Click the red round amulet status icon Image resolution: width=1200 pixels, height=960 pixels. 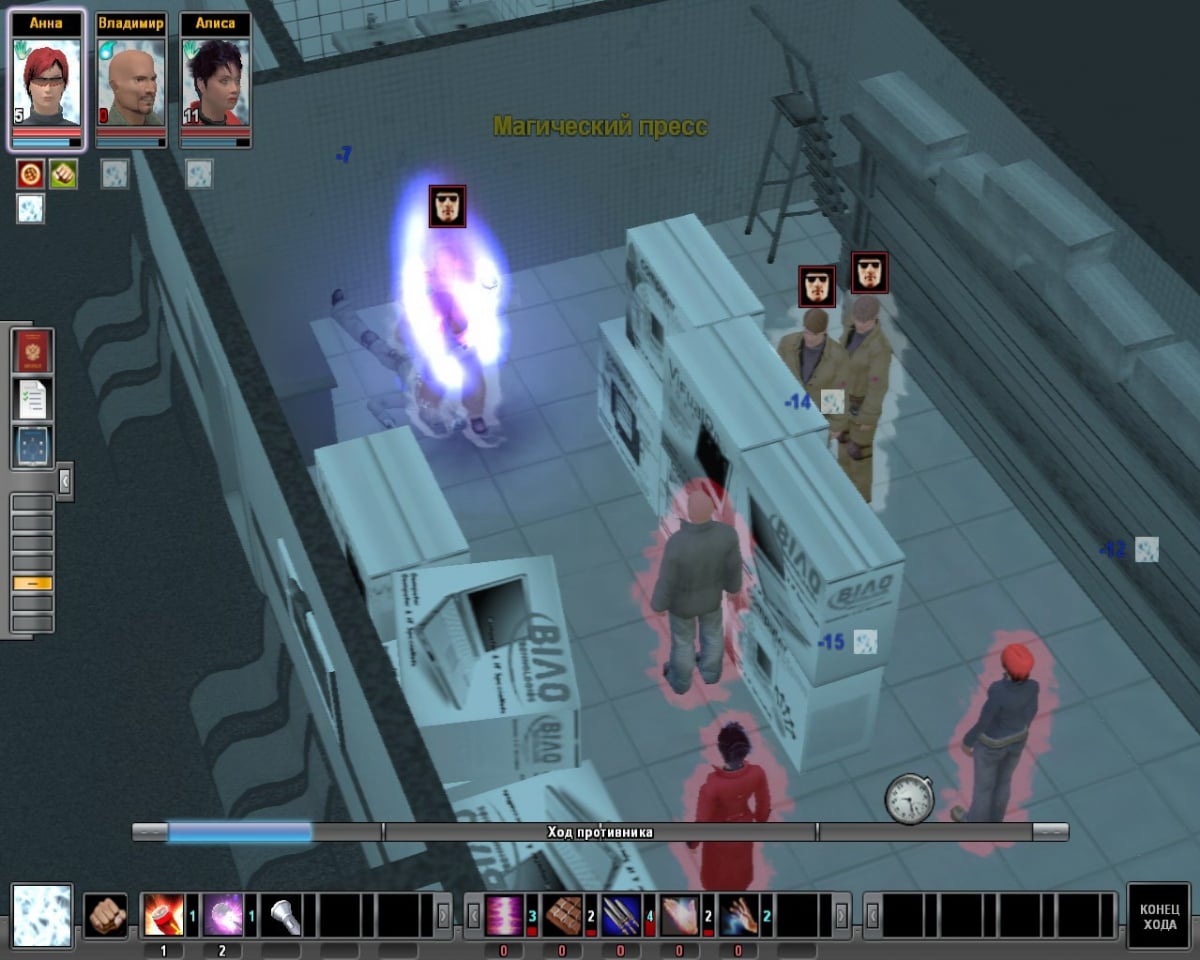point(30,174)
